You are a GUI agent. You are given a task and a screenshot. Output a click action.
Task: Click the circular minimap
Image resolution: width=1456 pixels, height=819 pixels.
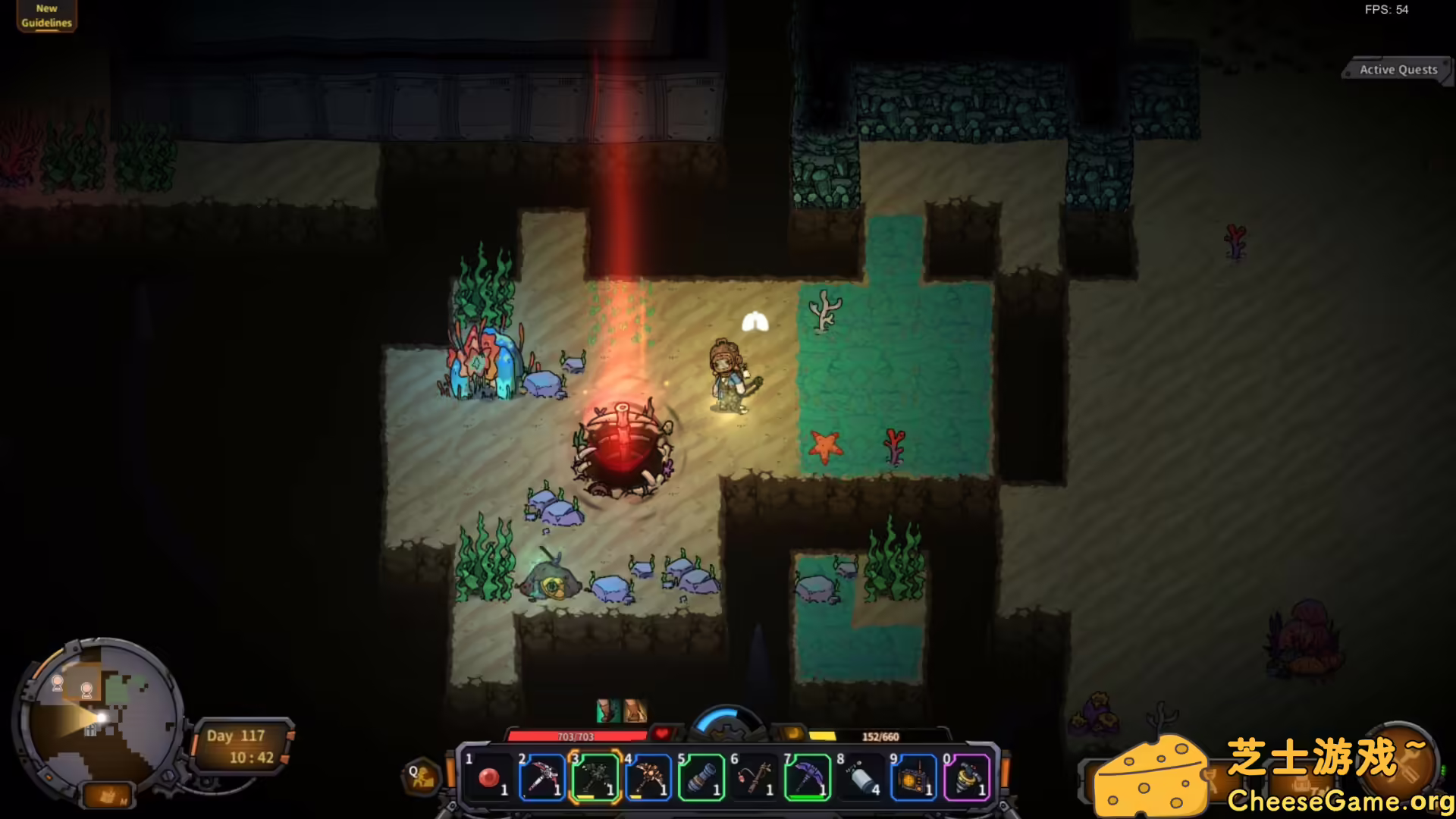pos(99,715)
